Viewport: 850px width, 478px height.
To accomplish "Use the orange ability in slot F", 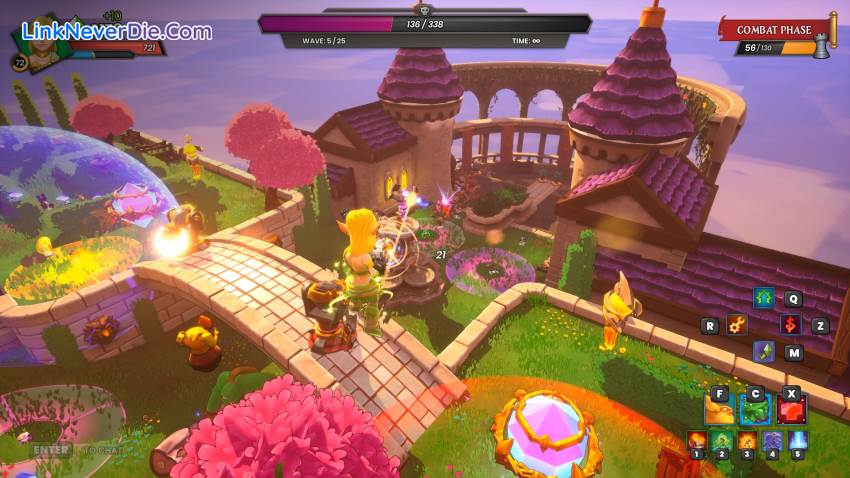I will coord(719,408).
